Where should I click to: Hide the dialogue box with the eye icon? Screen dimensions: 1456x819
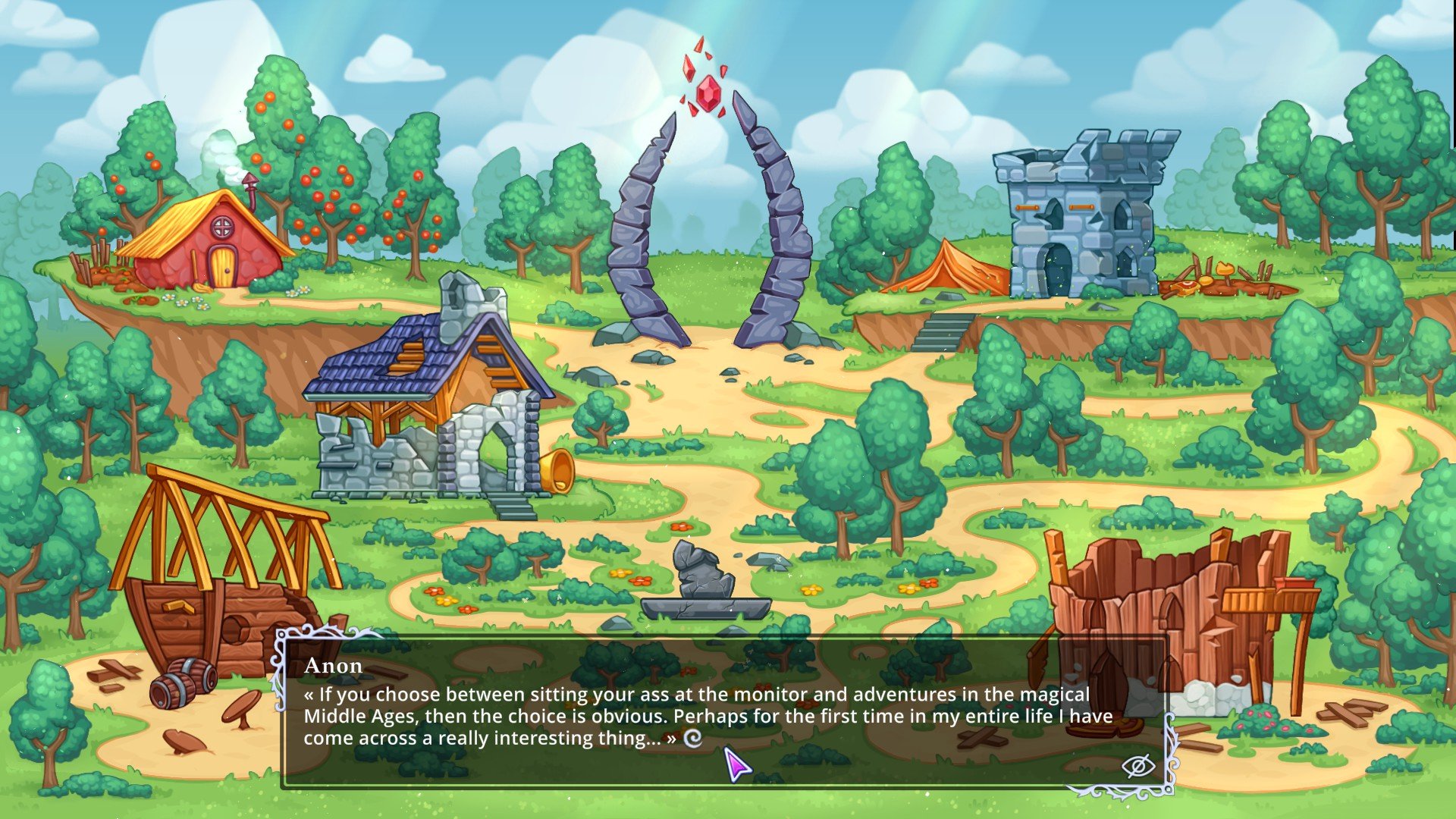coord(1137,766)
